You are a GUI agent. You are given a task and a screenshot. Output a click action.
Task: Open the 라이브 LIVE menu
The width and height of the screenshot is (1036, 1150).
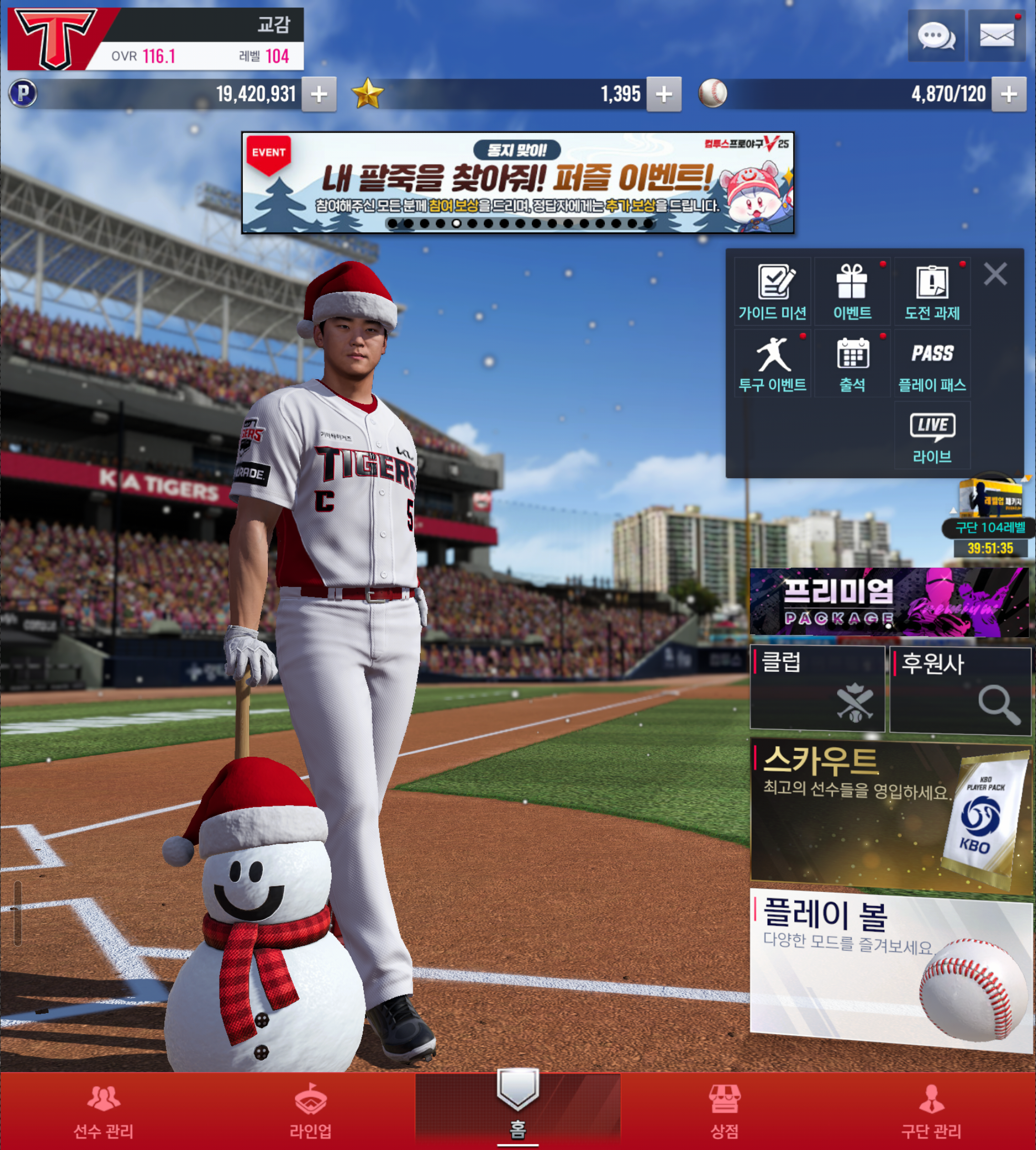point(932,437)
